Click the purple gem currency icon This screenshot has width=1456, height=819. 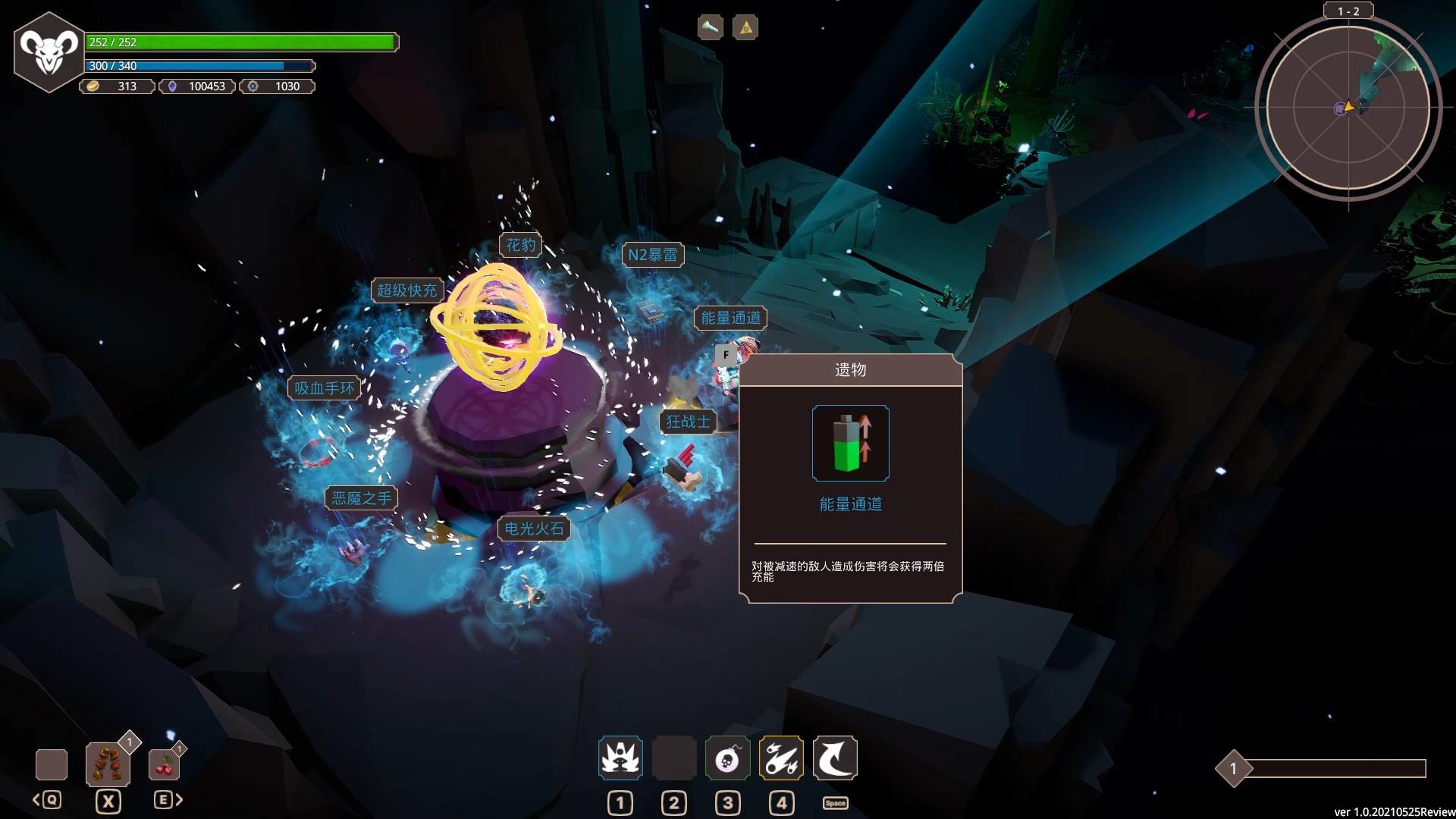point(176,86)
